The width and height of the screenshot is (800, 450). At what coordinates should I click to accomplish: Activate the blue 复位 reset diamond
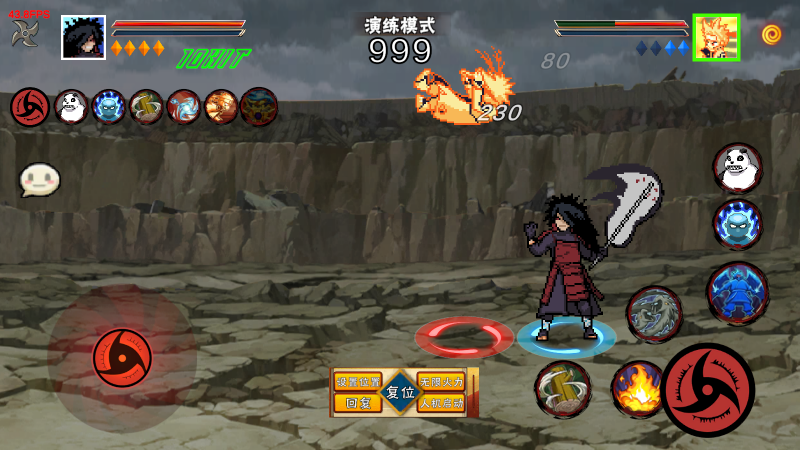(x=400, y=393)
